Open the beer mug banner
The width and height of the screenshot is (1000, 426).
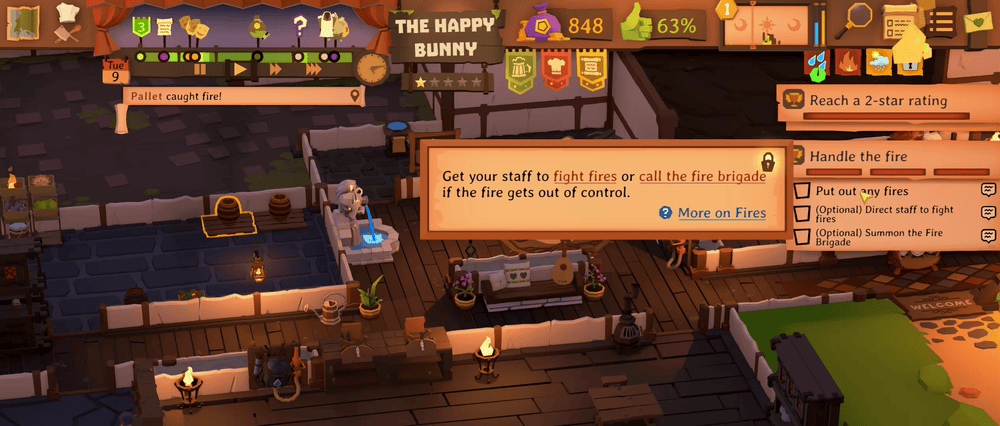point(519,69)
